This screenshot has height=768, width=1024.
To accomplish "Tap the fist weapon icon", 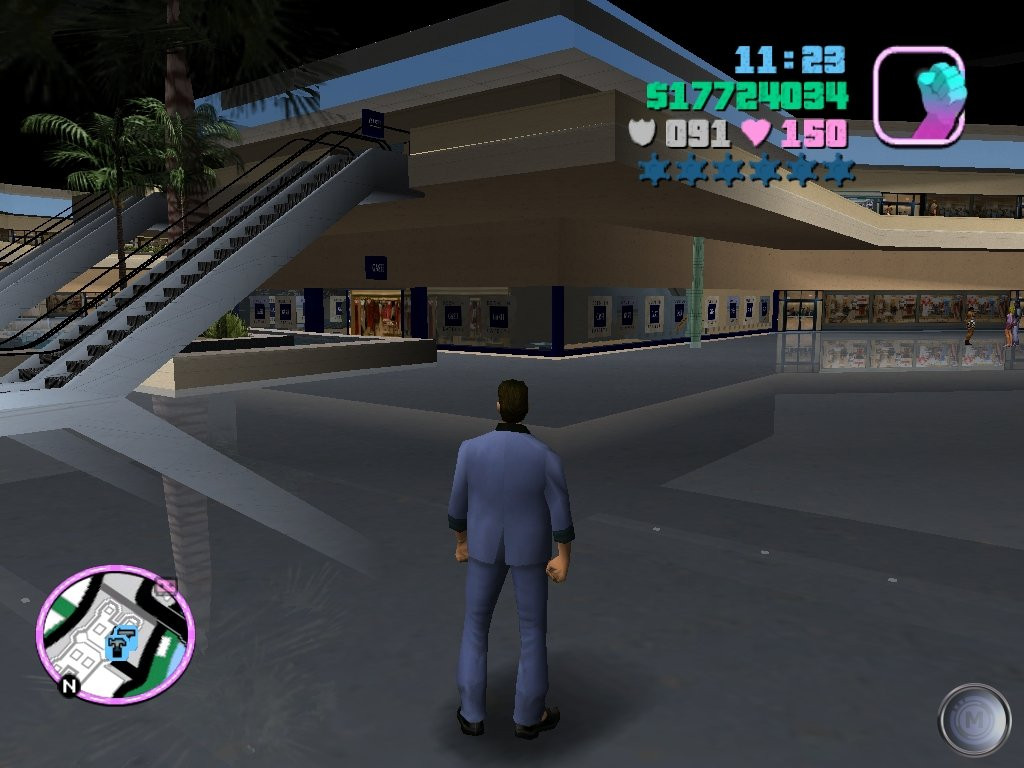I will [919, 96].
